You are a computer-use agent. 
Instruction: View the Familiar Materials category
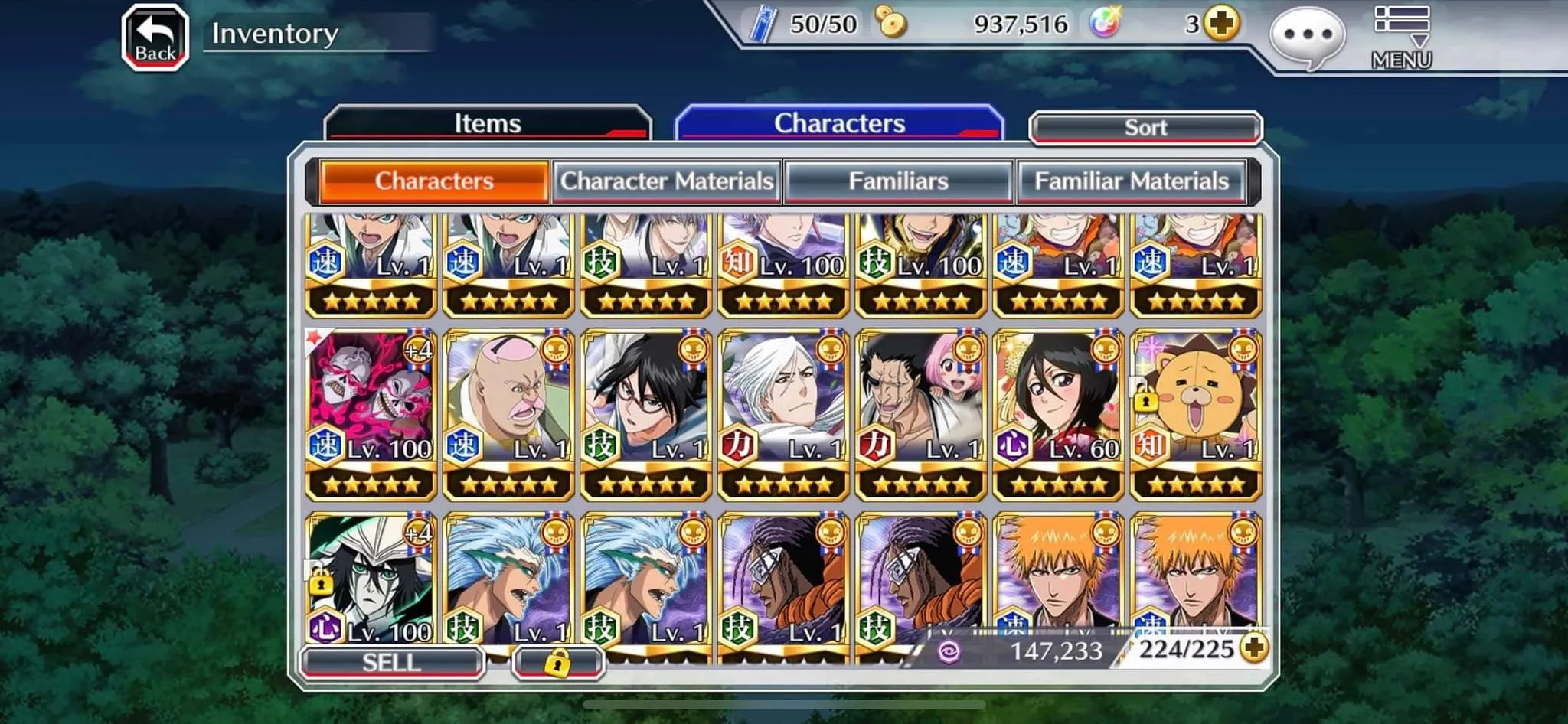[x=1132, y=181]
